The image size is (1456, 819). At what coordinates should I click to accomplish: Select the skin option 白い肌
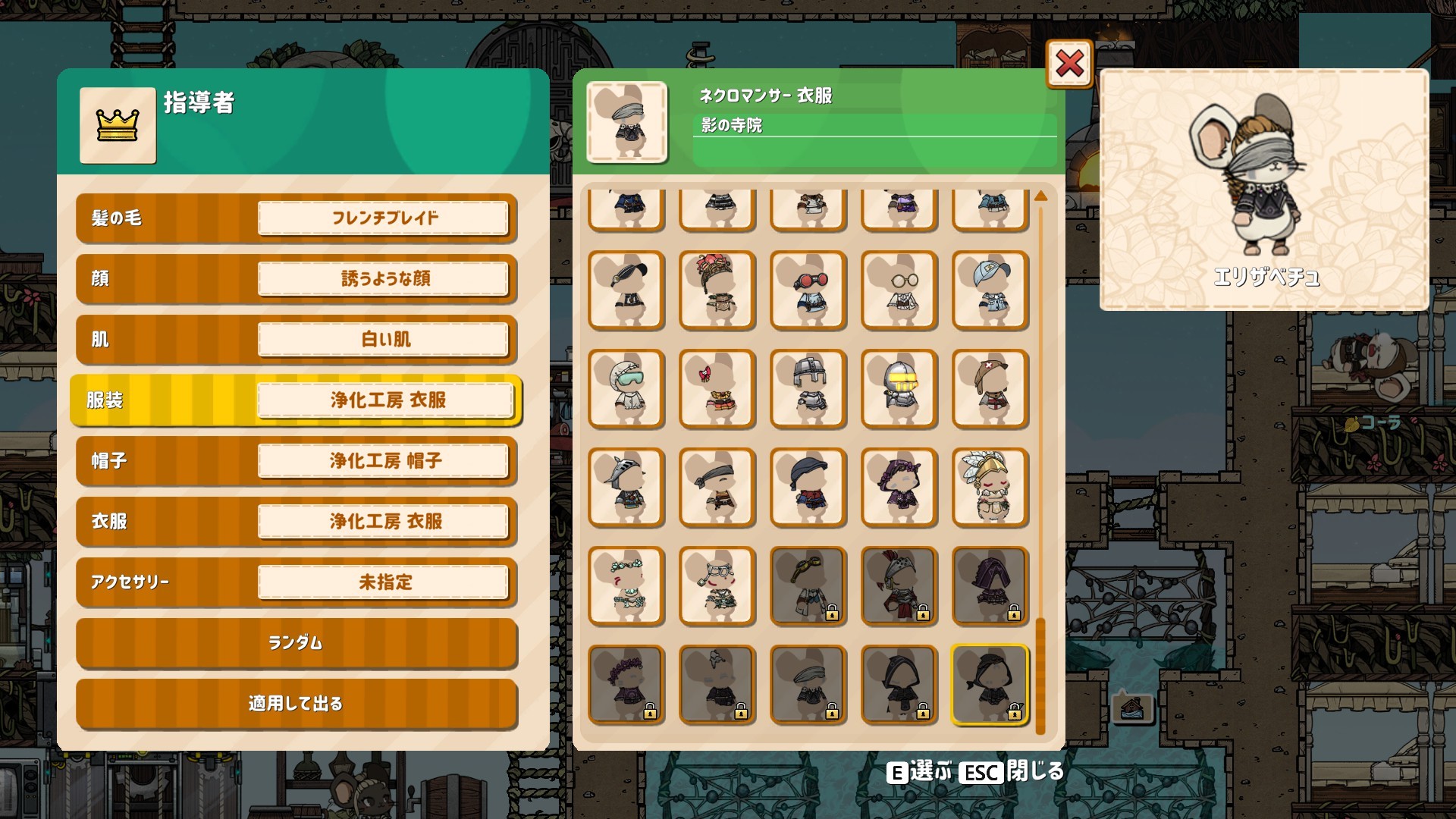coord(384,340)
